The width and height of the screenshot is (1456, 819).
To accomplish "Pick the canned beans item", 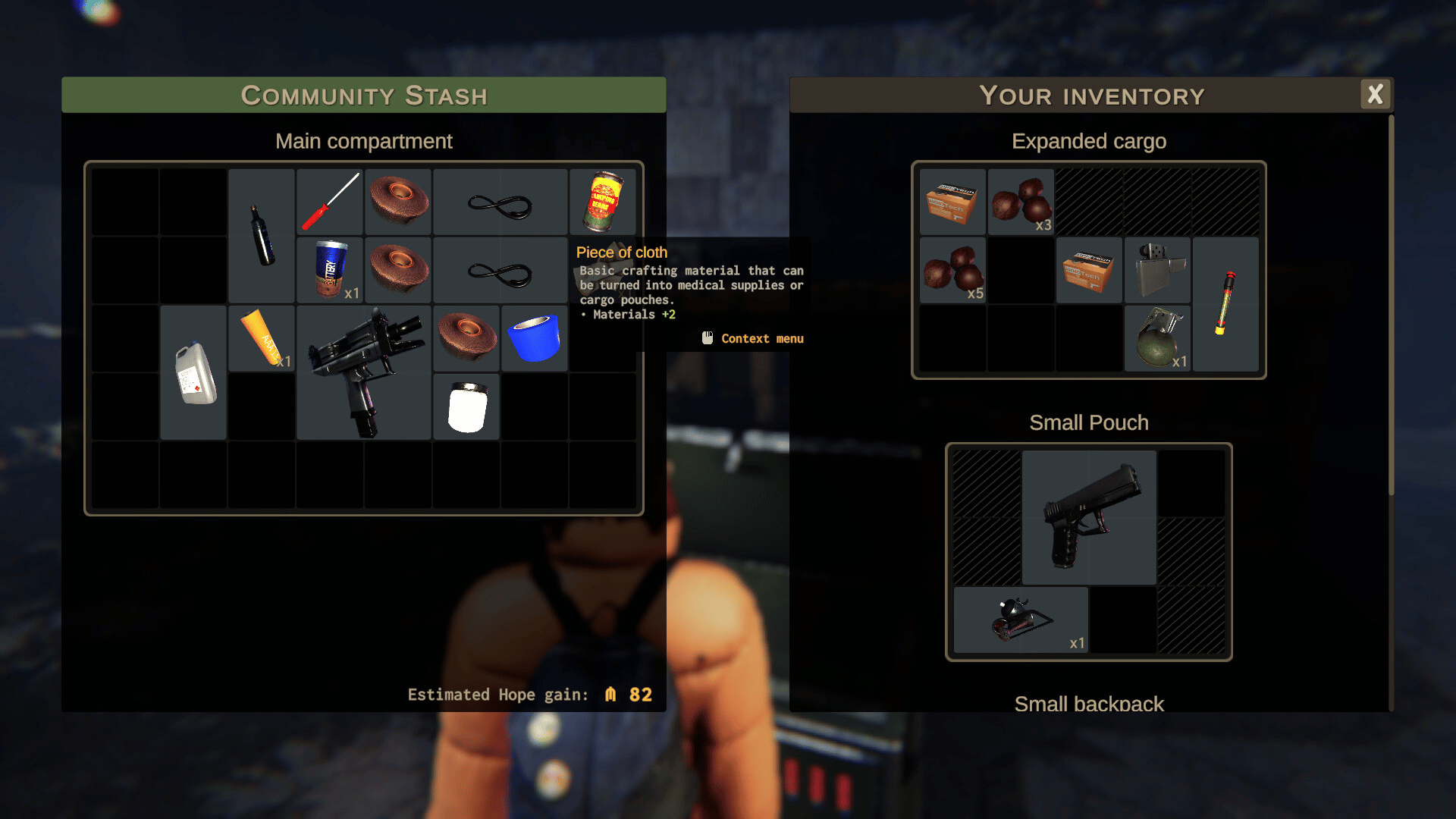I will click(x=603, y=202).
